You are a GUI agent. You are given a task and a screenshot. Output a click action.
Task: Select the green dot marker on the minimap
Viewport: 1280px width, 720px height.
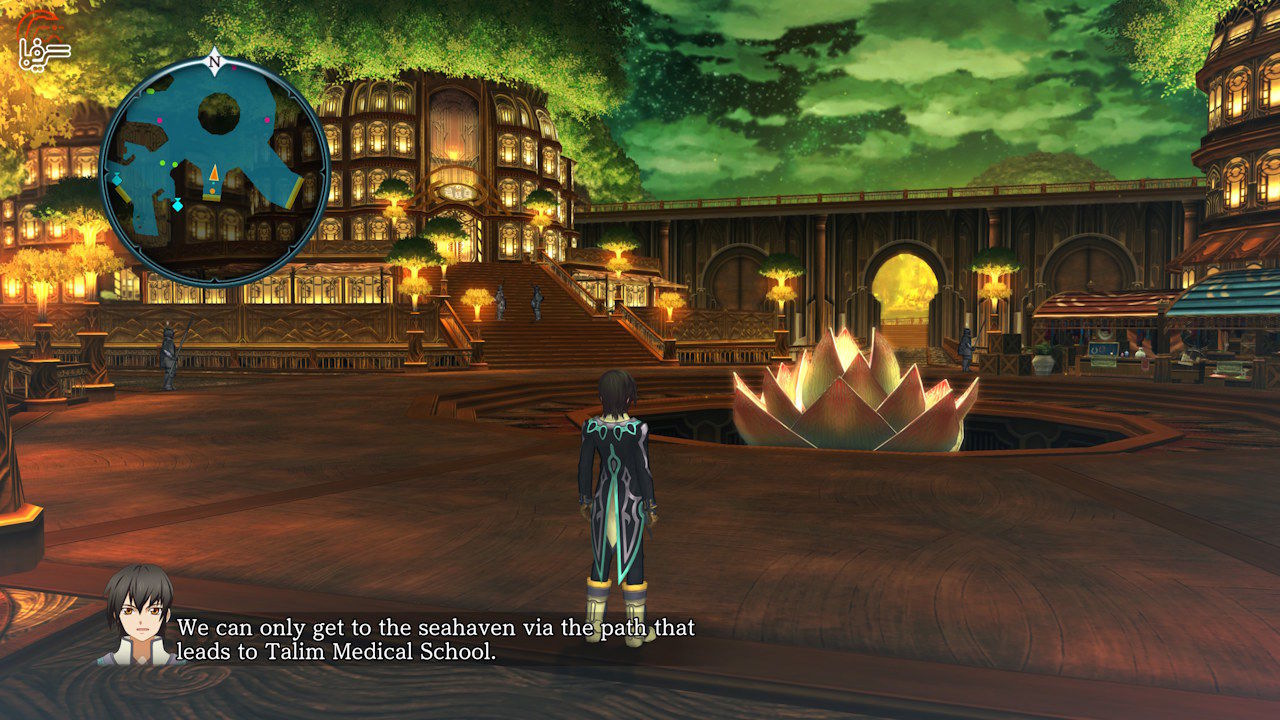coord(162,162)
